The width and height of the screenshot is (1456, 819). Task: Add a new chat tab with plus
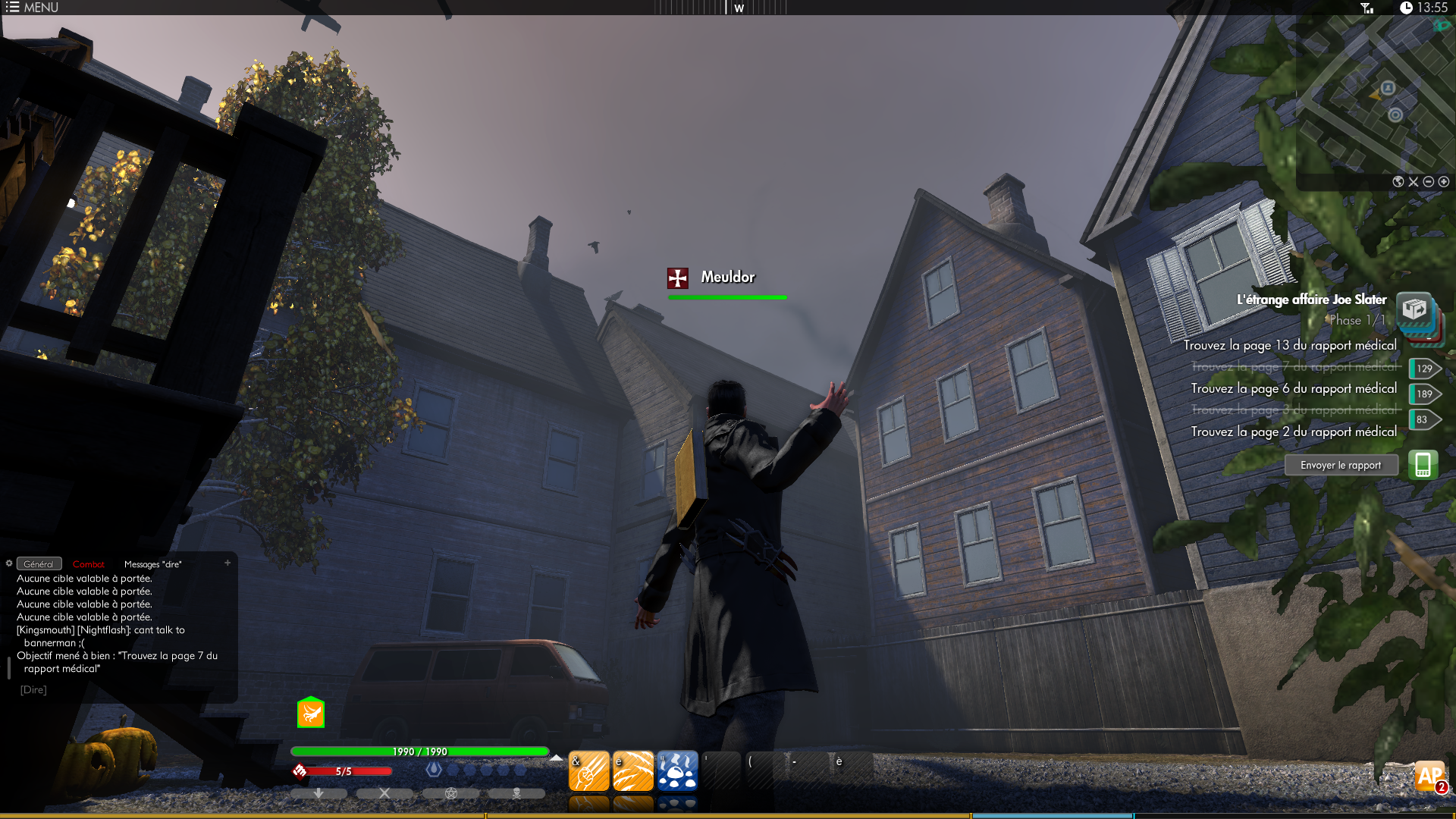(x=227, y=563)
